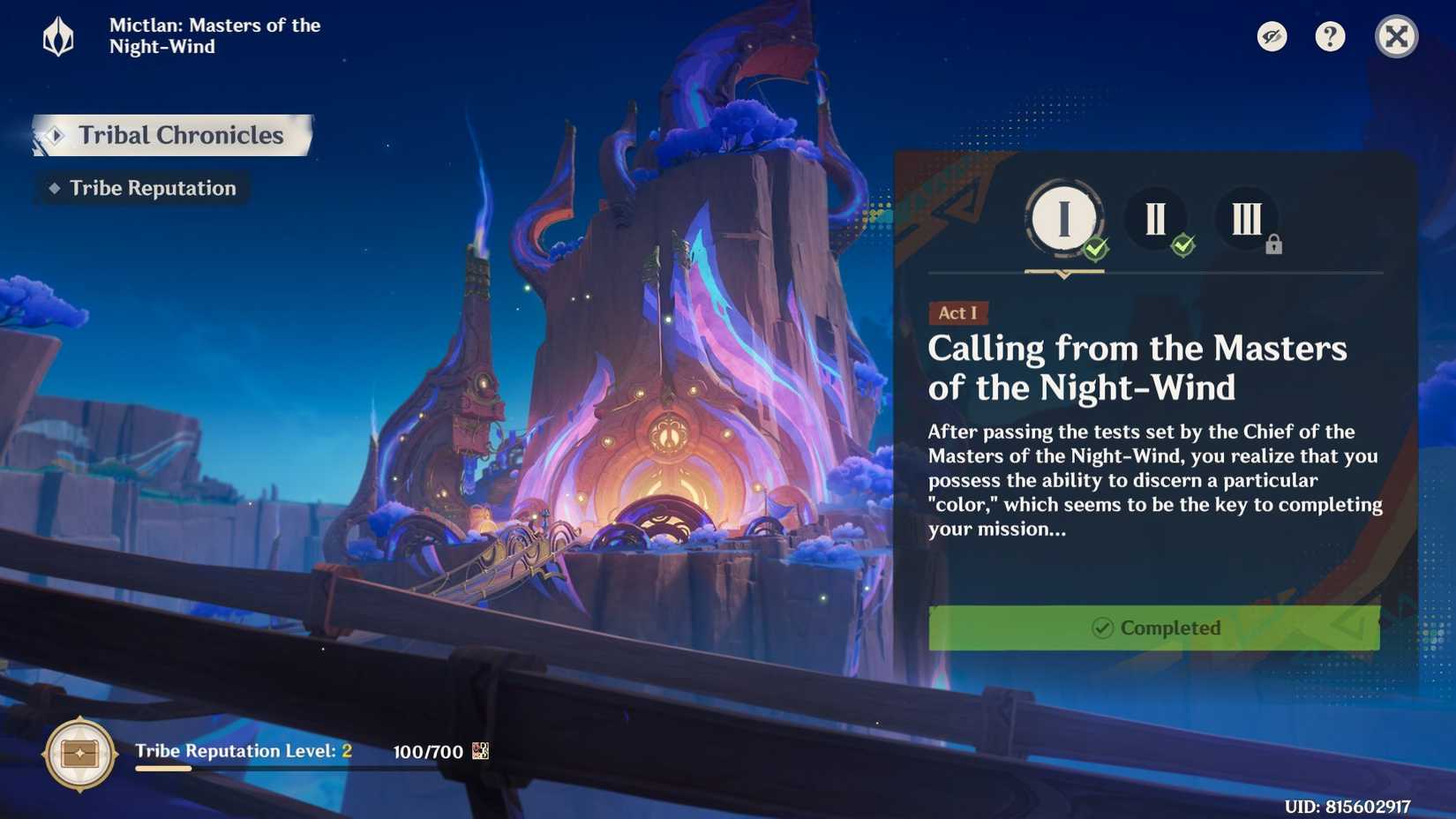Open the Act II chapter
Image resolution: width=1456 pixels, height=819 pixels.
click(1157, 220)
